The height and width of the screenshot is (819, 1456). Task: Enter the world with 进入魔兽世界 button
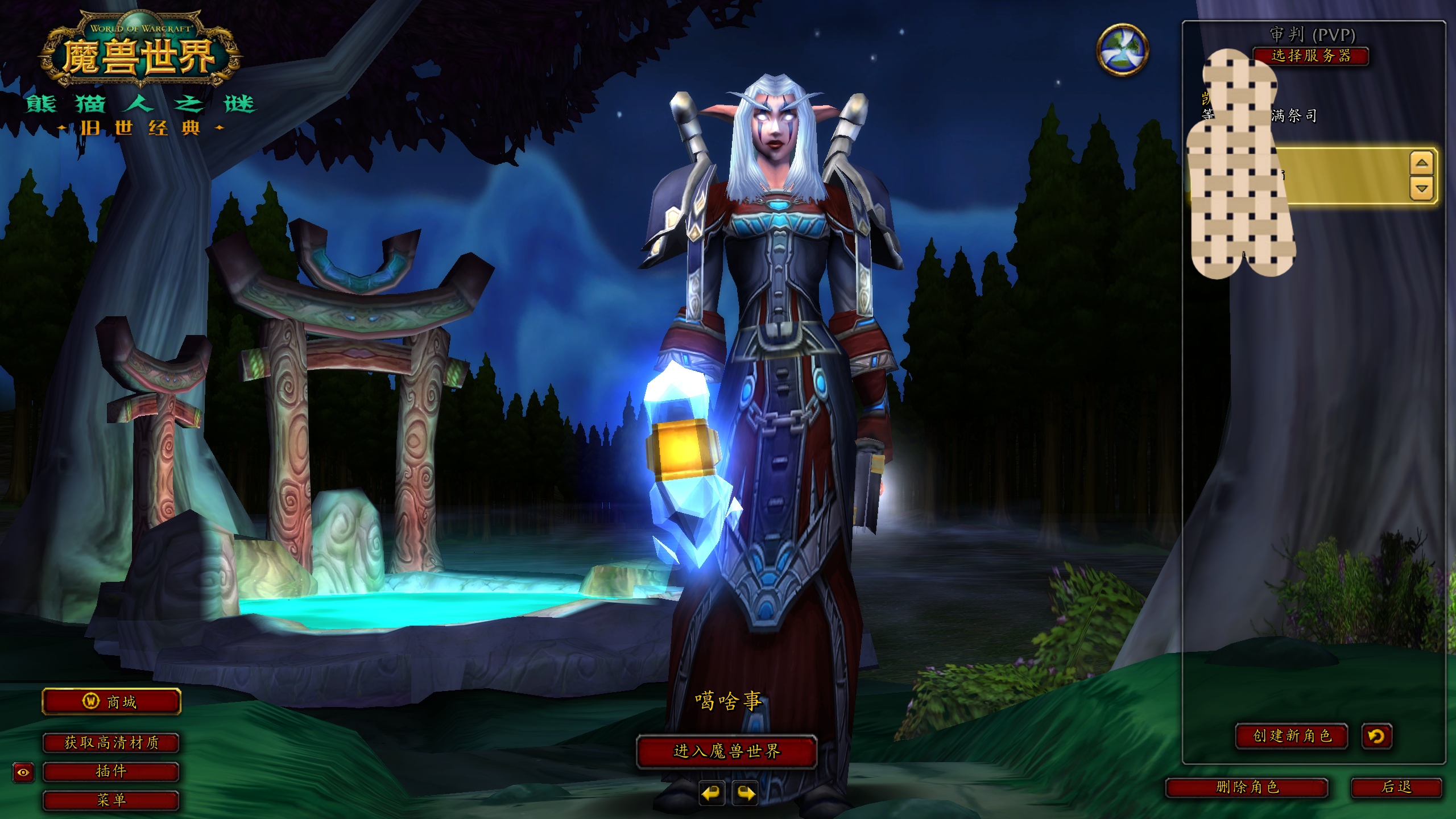click(x=726, y=751)
